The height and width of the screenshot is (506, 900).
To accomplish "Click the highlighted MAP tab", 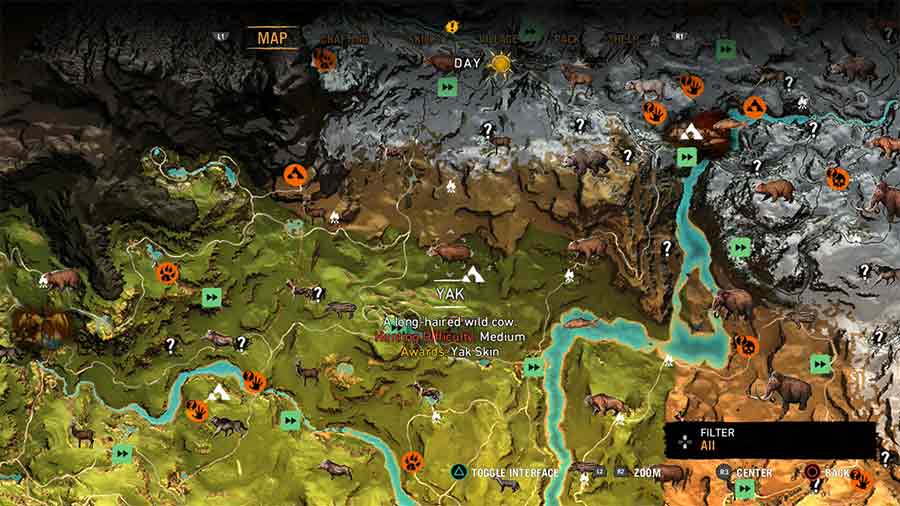I will [272, 38].
